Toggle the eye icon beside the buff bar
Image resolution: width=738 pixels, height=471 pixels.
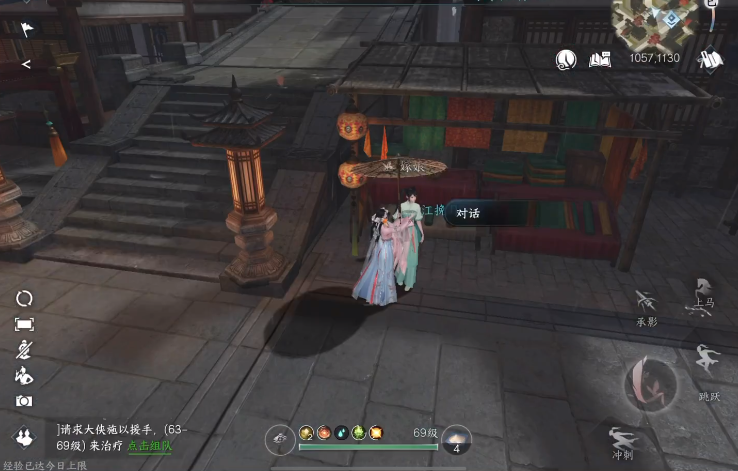pos(280,439)
